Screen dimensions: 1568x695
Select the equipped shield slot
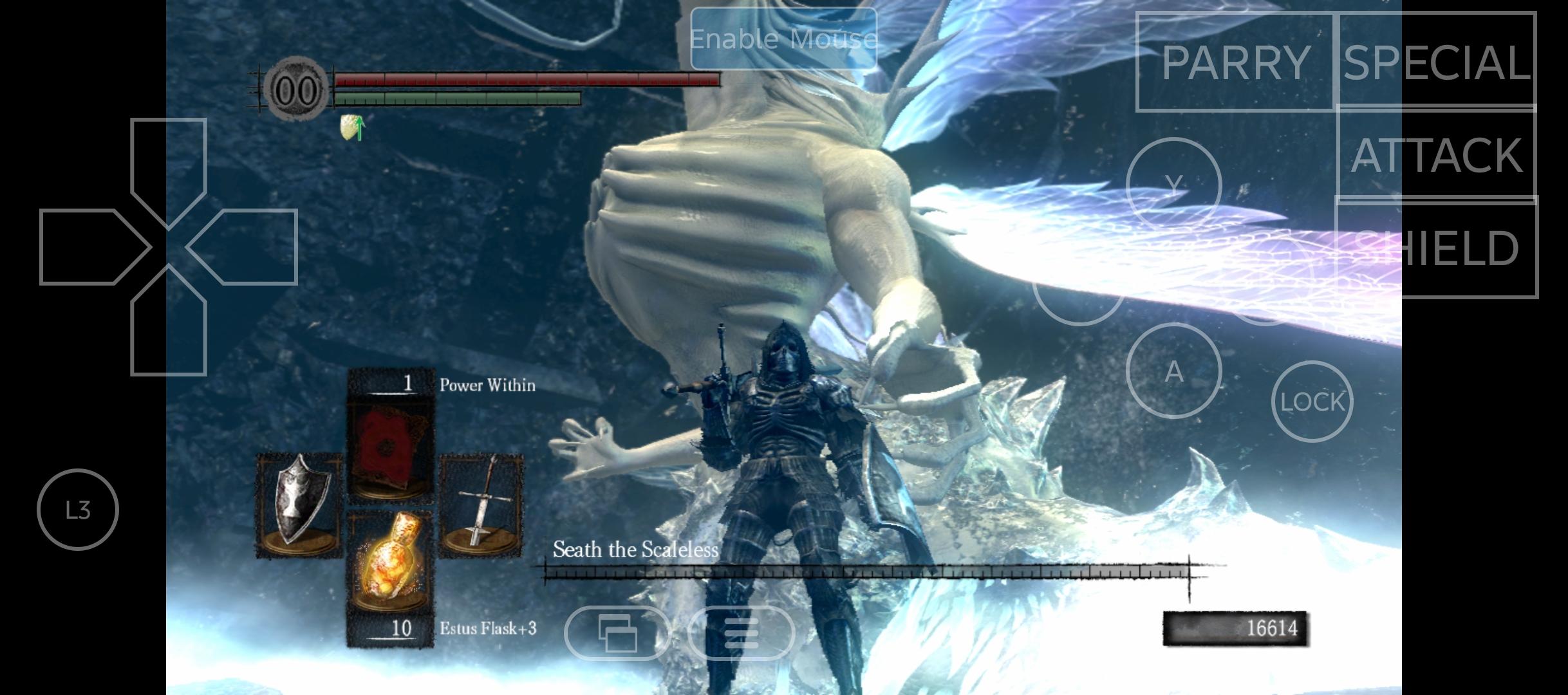click(x=299, y=505)
